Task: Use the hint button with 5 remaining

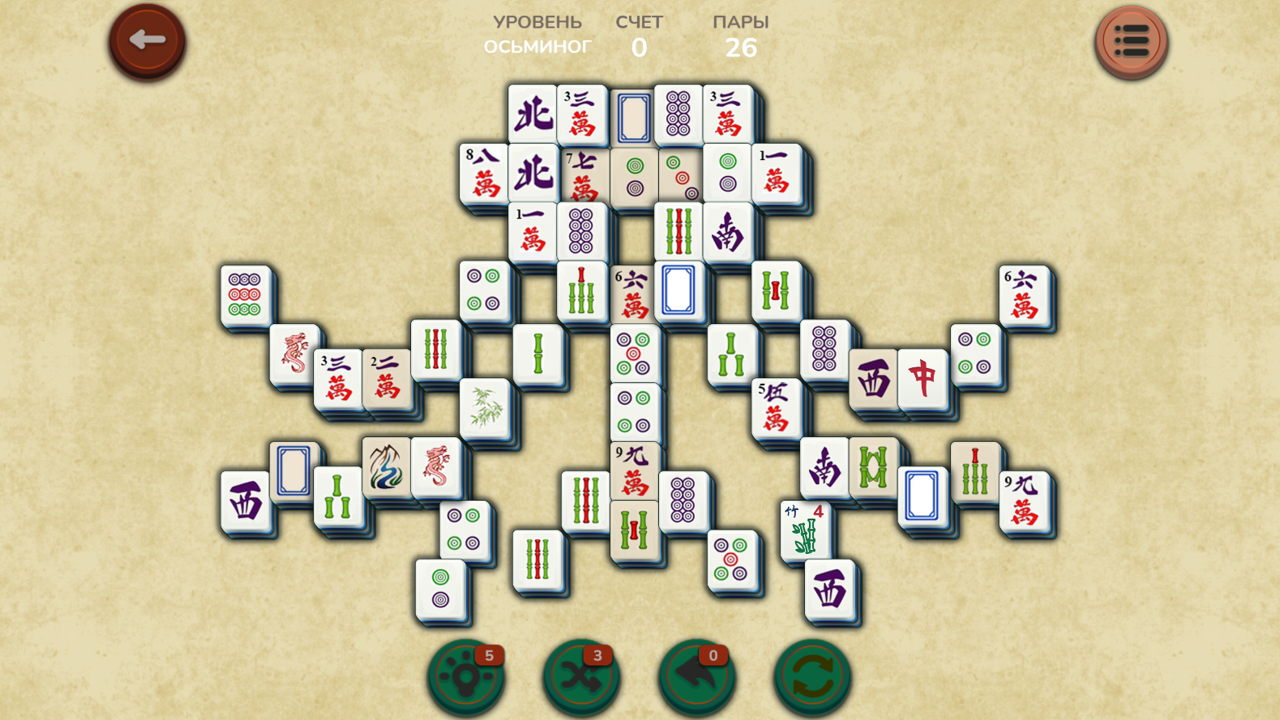Action: [x=466, y=675]
